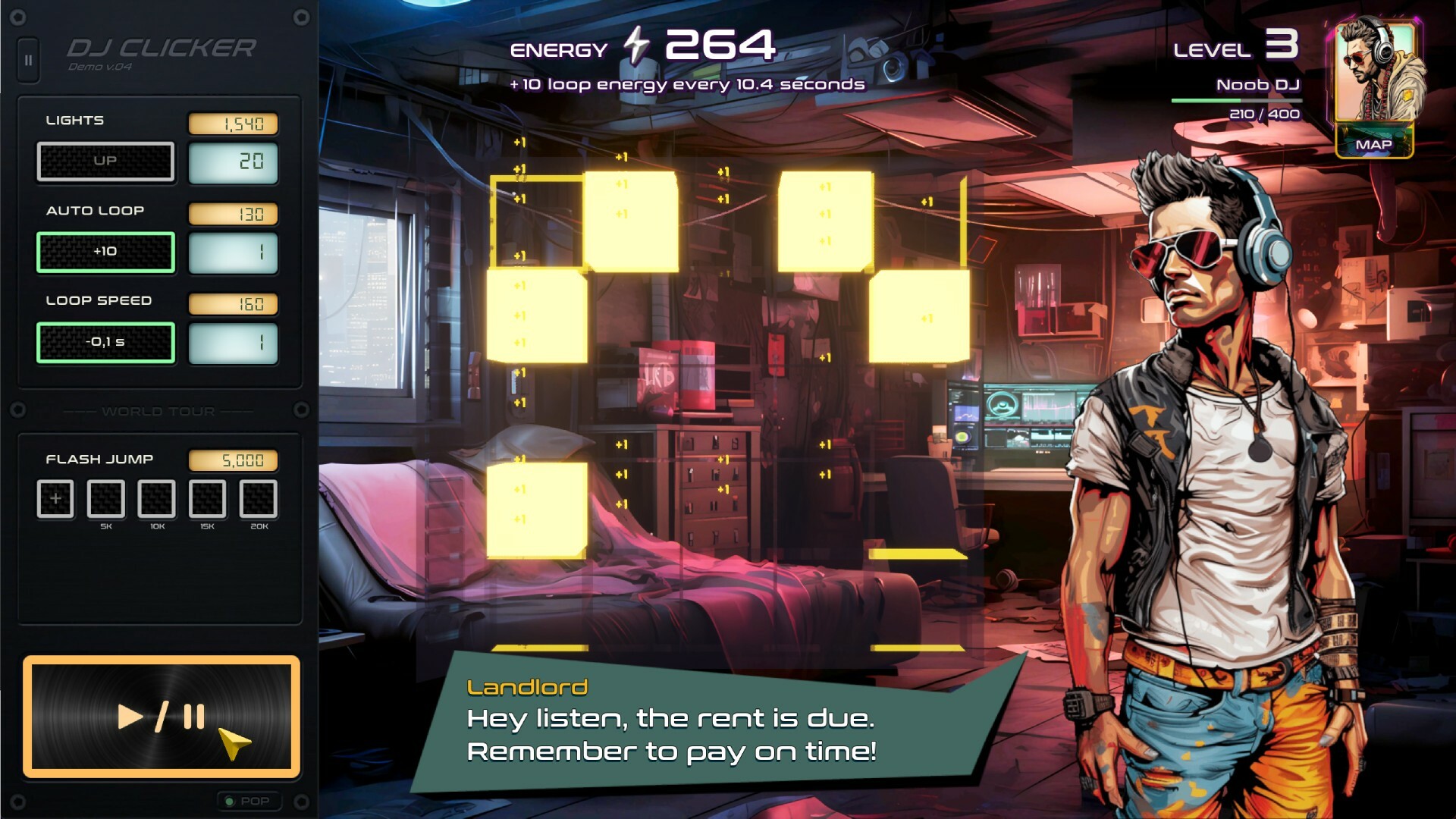Viewport: 1456px width, 819px height.
Task: Click the play/pause vinyl record button
Action: [x=161, y=717]
